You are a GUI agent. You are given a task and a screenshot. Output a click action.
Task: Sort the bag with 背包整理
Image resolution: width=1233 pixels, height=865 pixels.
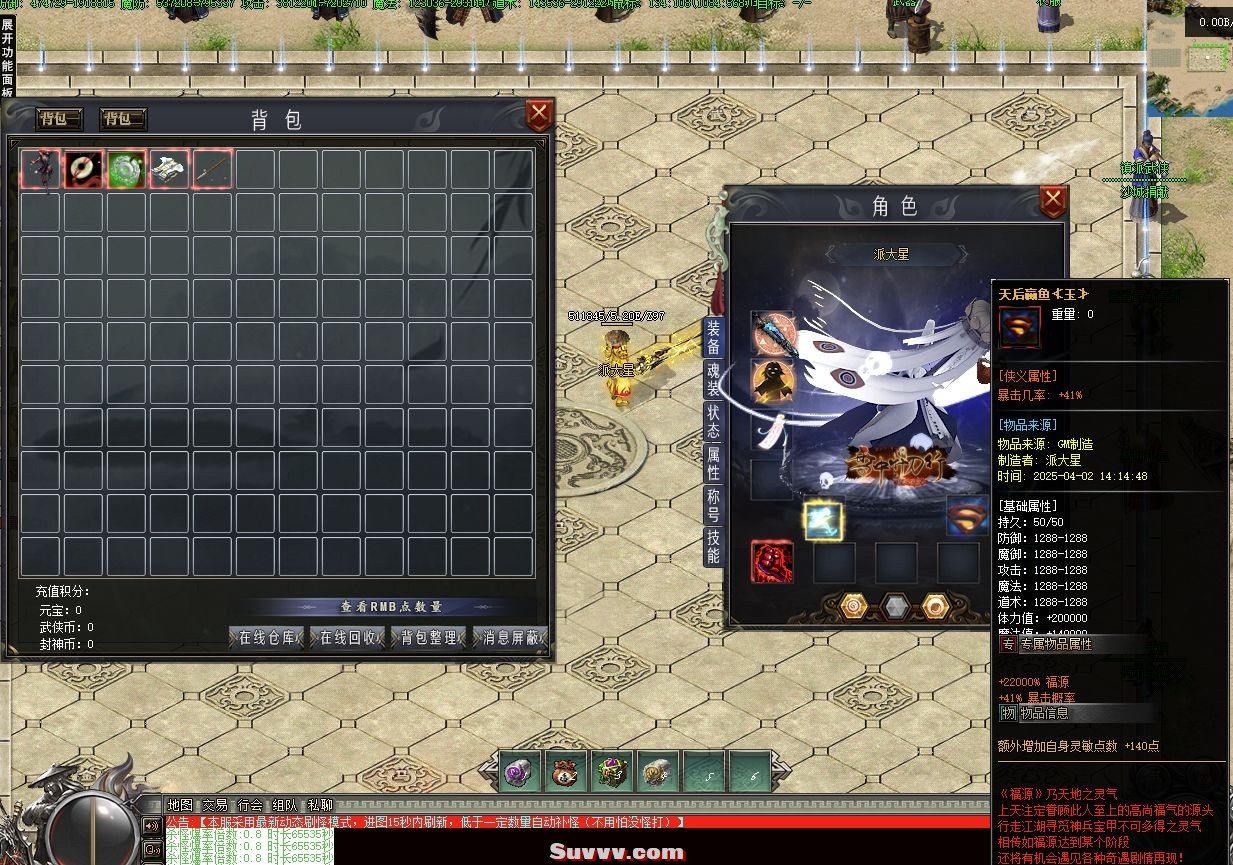coord(429,637)
